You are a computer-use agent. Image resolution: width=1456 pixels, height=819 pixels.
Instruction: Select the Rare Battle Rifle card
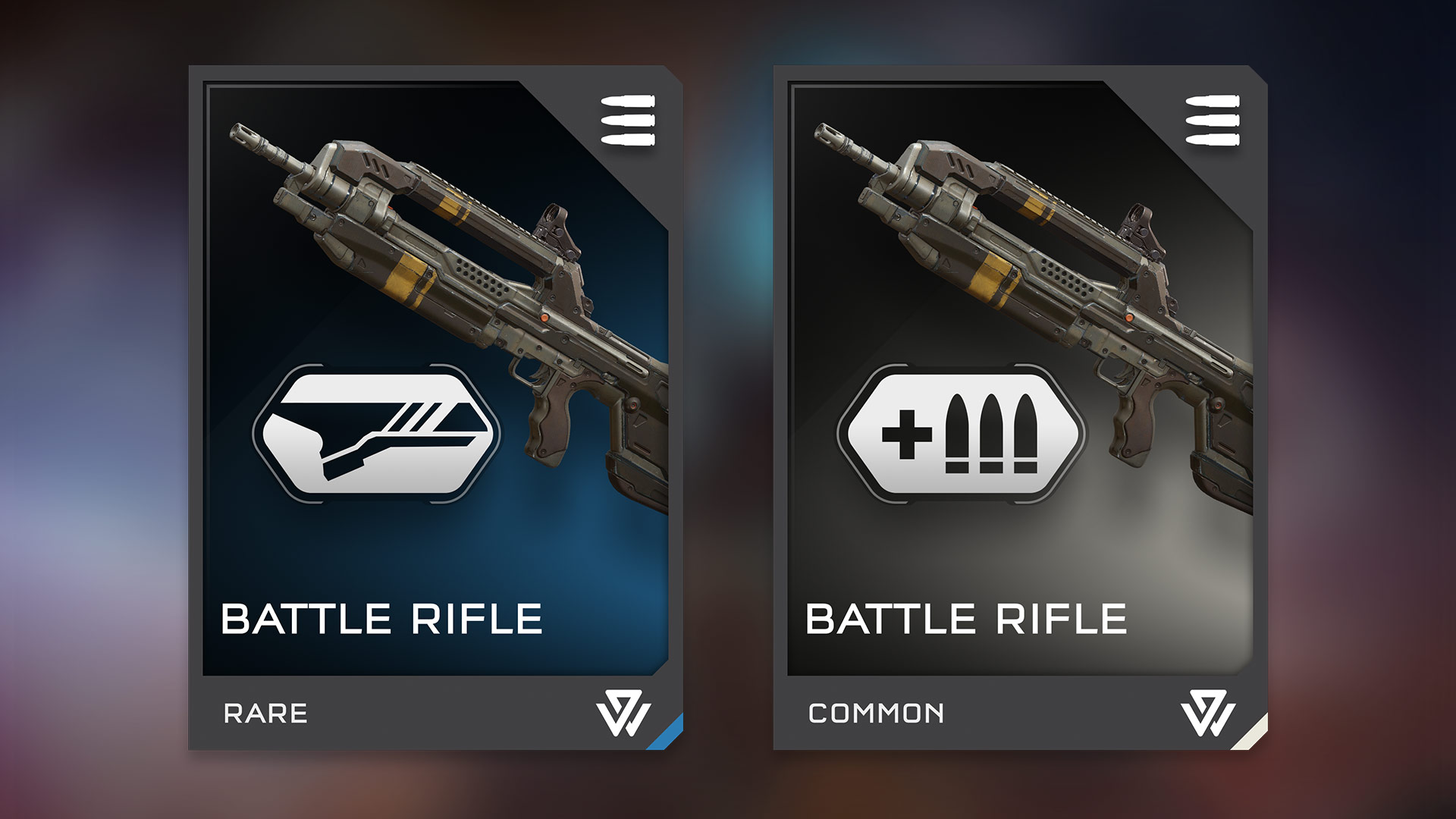coord(435,407)
